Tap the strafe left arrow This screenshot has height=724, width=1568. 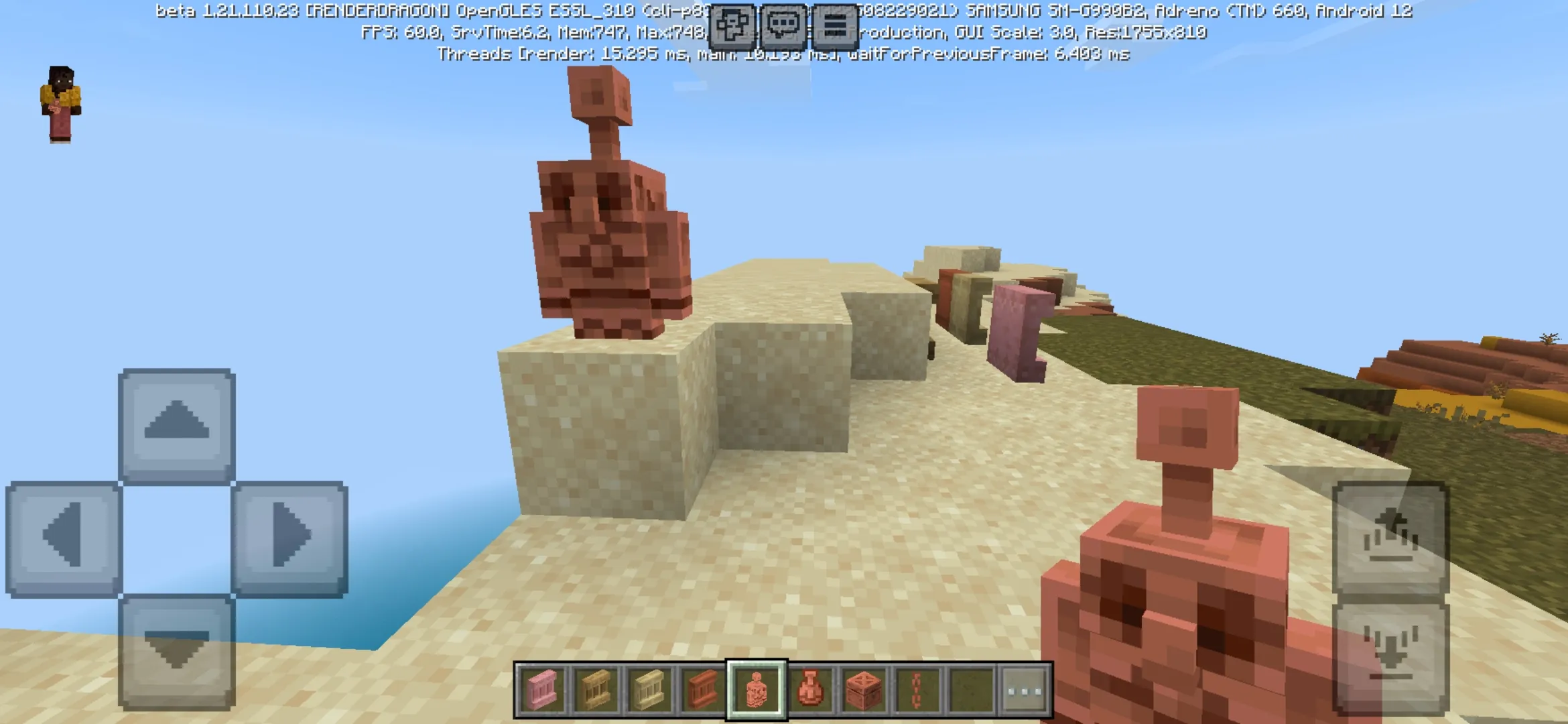click(64, 538)
